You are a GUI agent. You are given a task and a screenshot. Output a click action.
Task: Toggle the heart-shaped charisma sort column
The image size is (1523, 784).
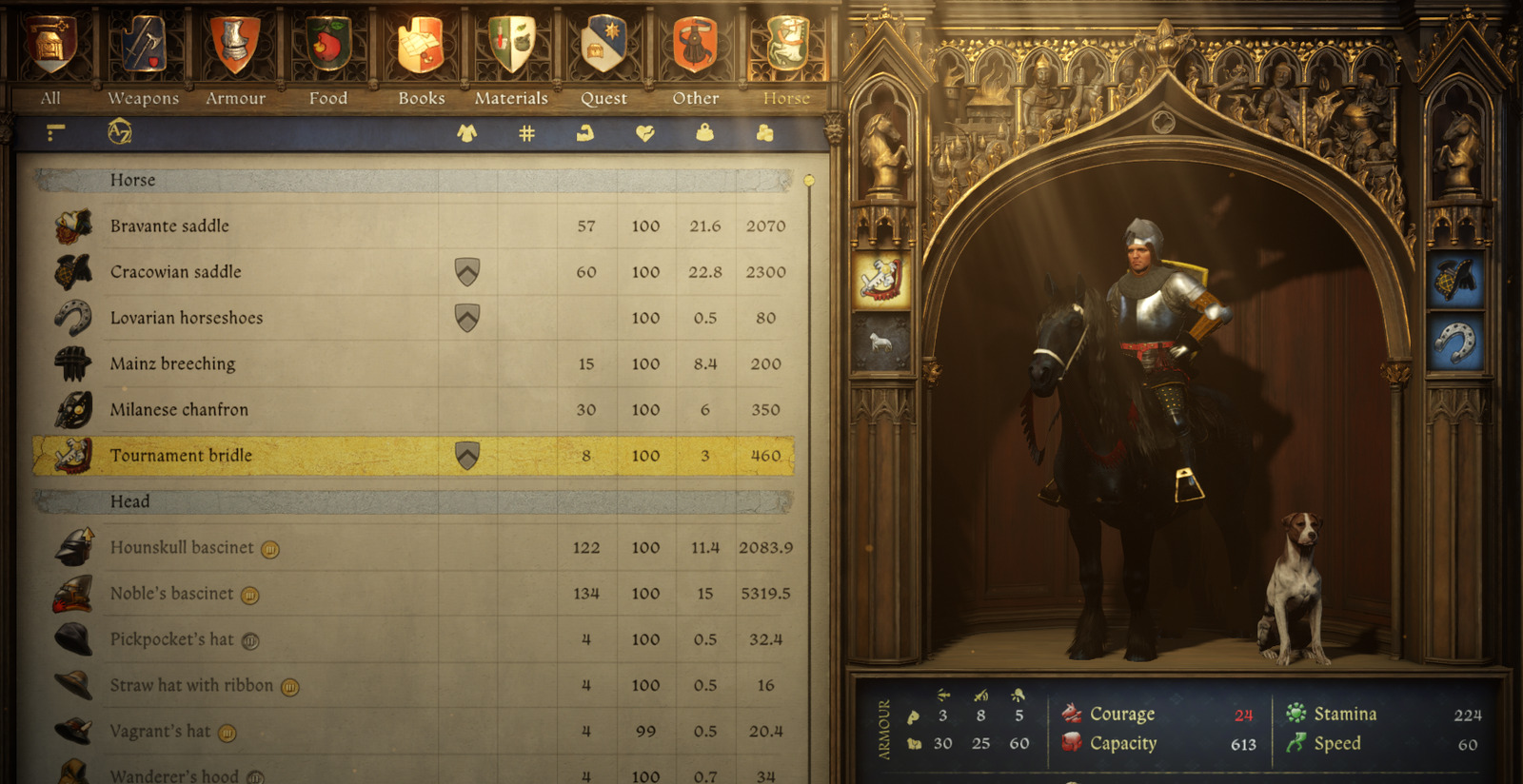click(x=645, y=133)
